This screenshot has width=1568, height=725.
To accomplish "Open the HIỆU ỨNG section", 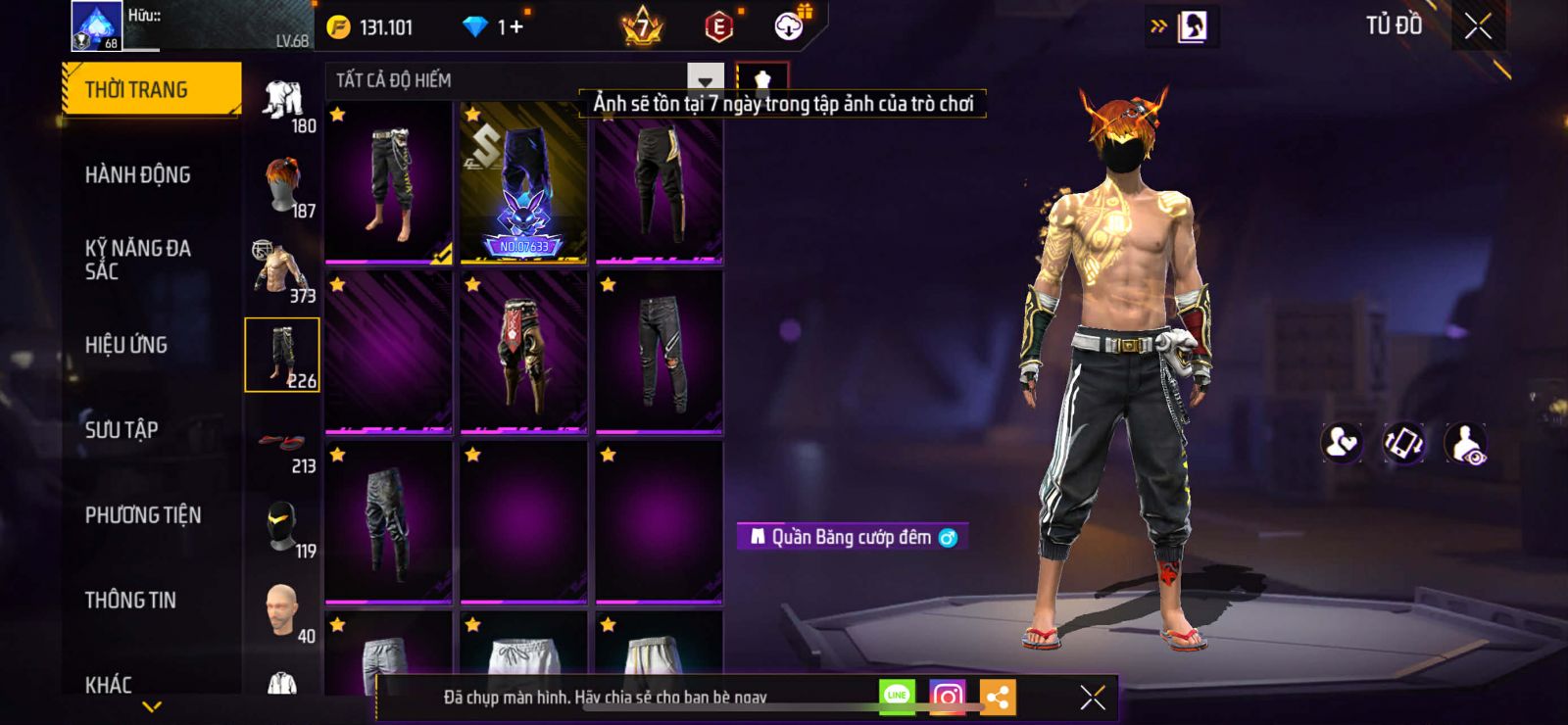I will coord(125,345).
